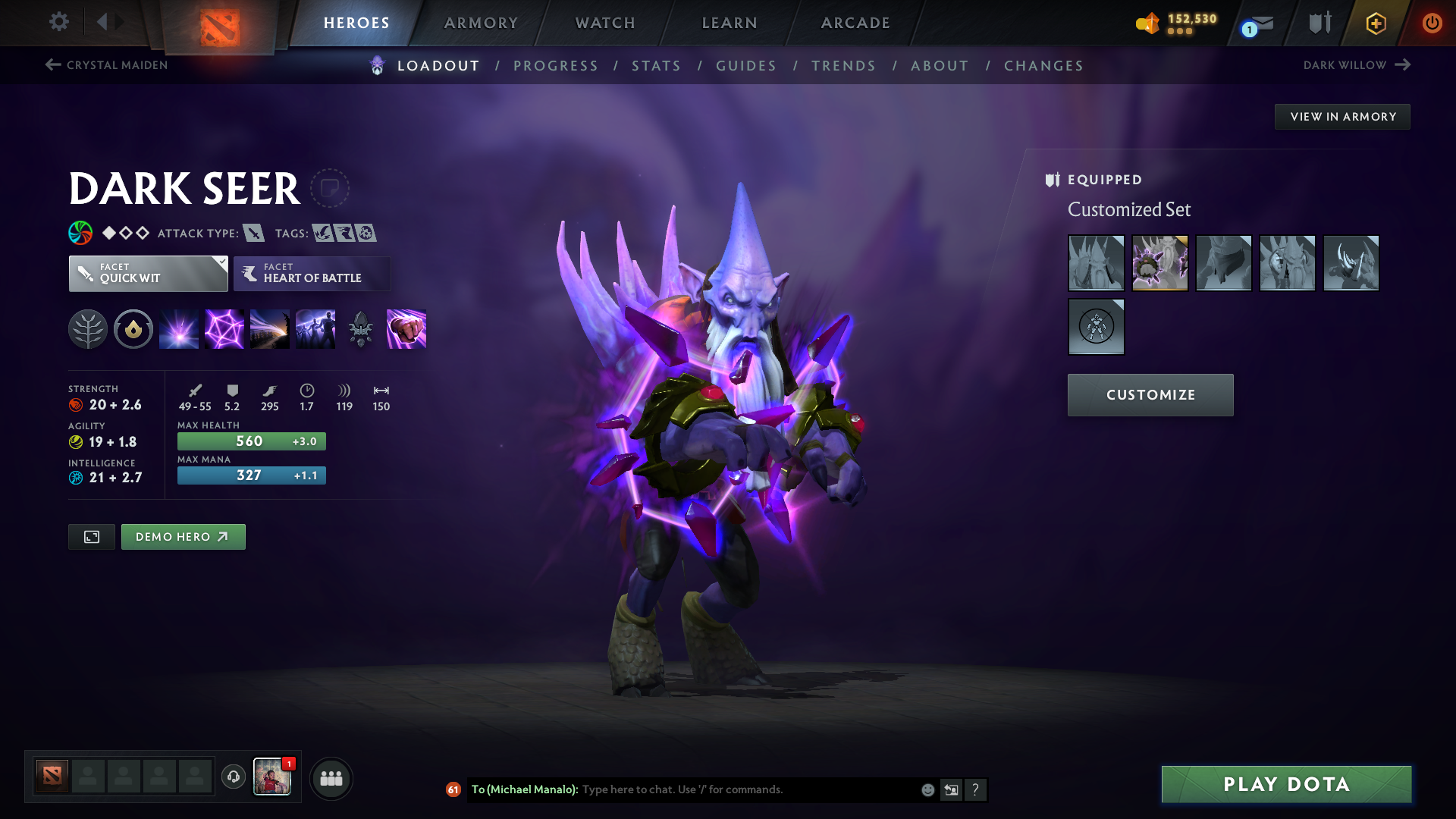Open the ARMORY menu tab
This screenshot has width=1456, height=819.
pyautogui.click(x=481, y=23)
